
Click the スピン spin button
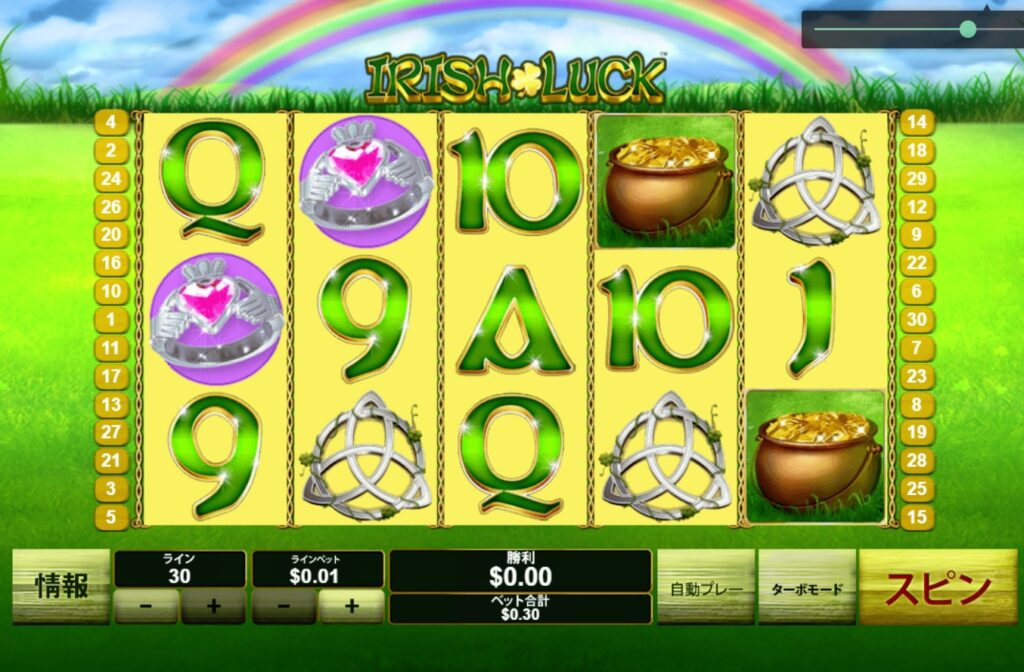[x=938, y=588]
